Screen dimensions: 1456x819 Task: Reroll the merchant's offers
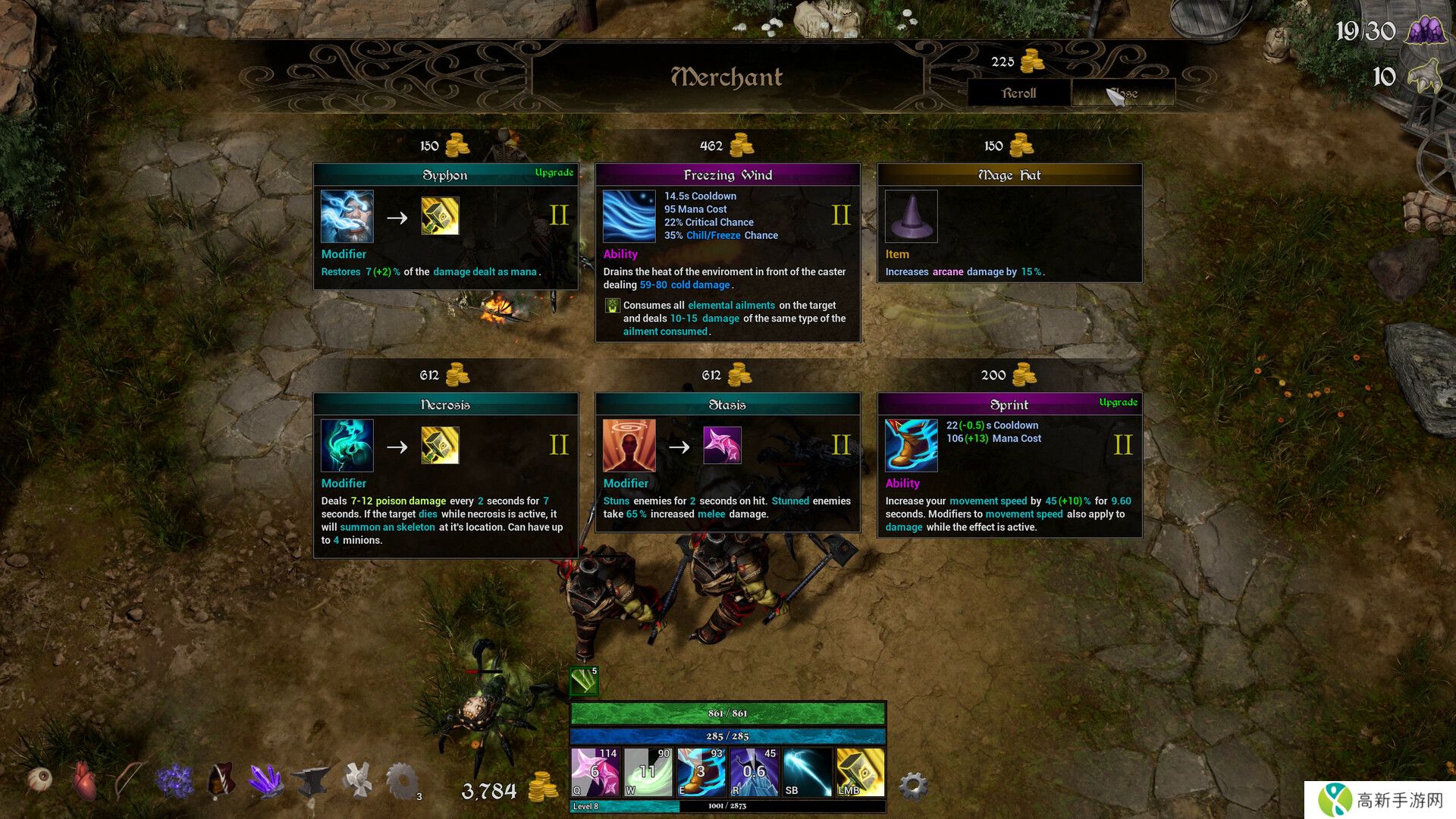coord(1018,93)
